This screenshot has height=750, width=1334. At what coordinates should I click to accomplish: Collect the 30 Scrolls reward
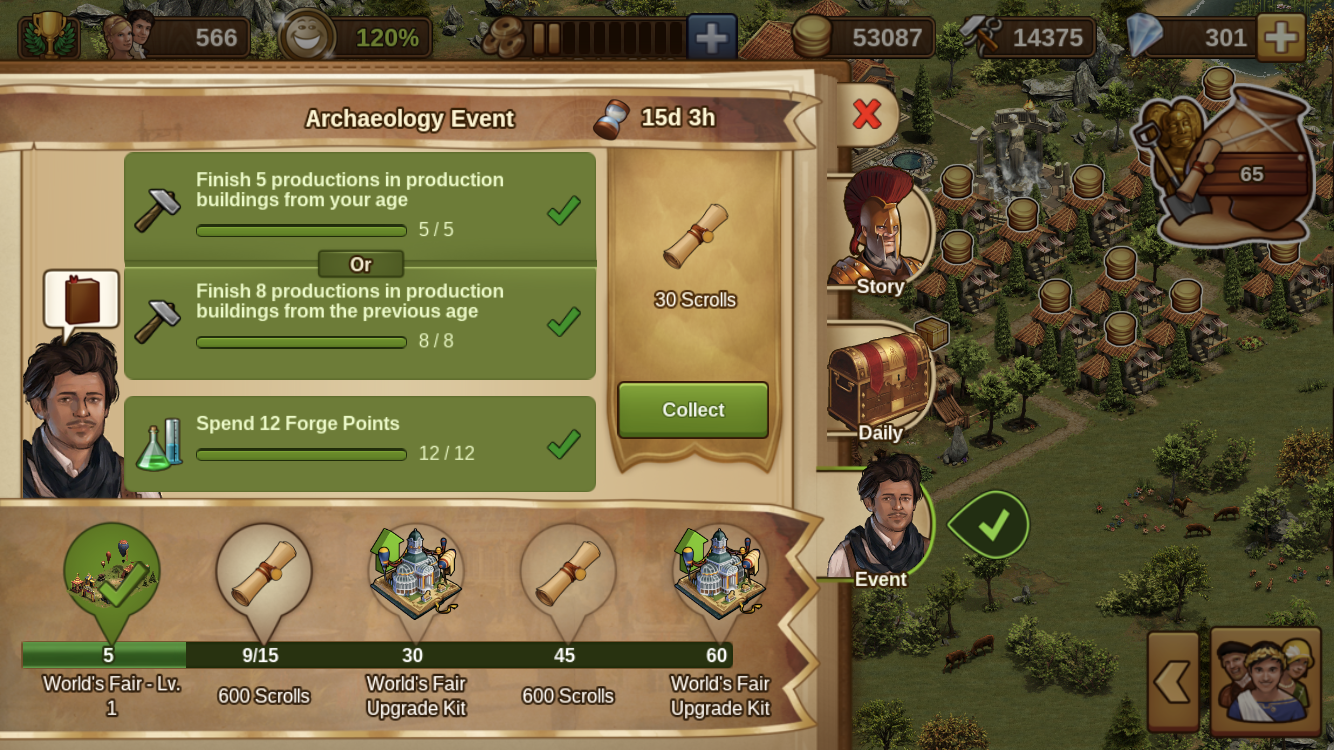pos(693,410)
